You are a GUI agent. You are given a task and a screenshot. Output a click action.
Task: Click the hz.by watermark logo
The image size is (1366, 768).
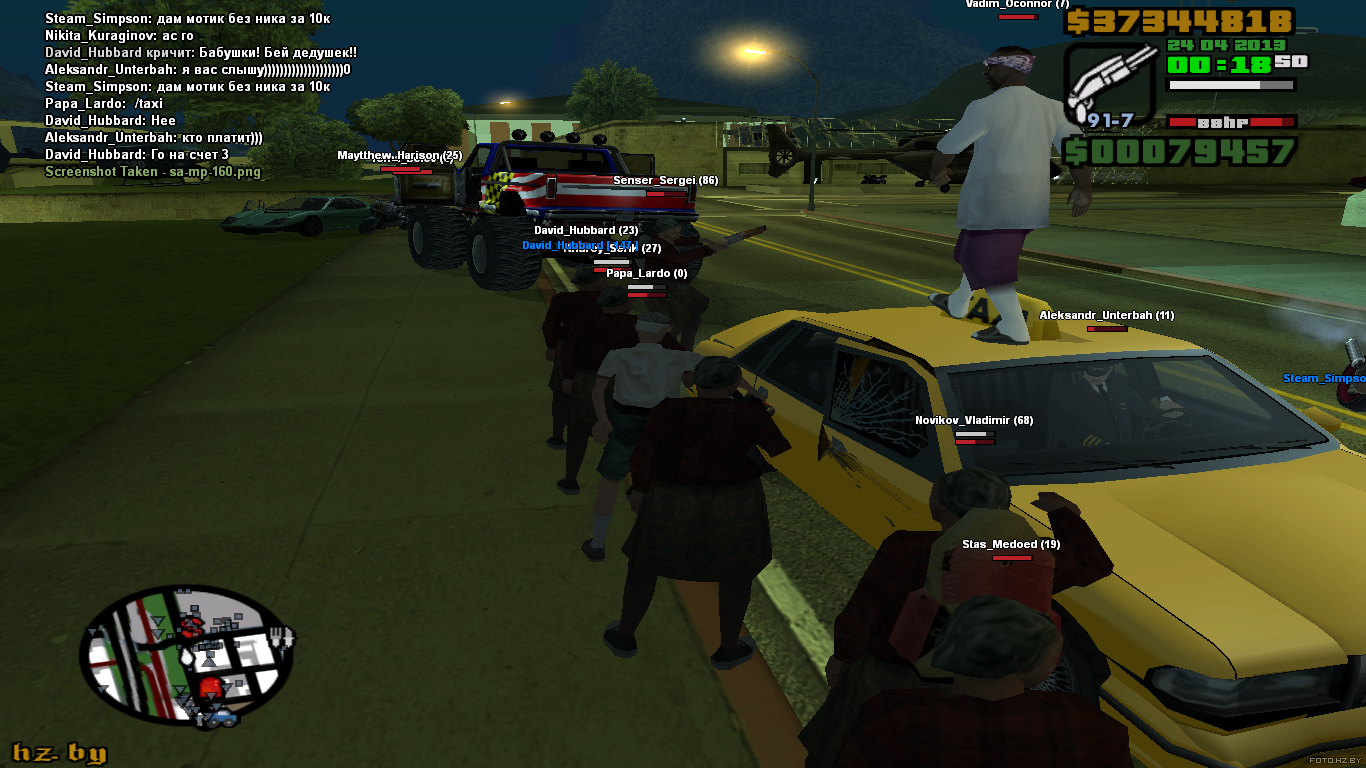click(x=59, y=753)
